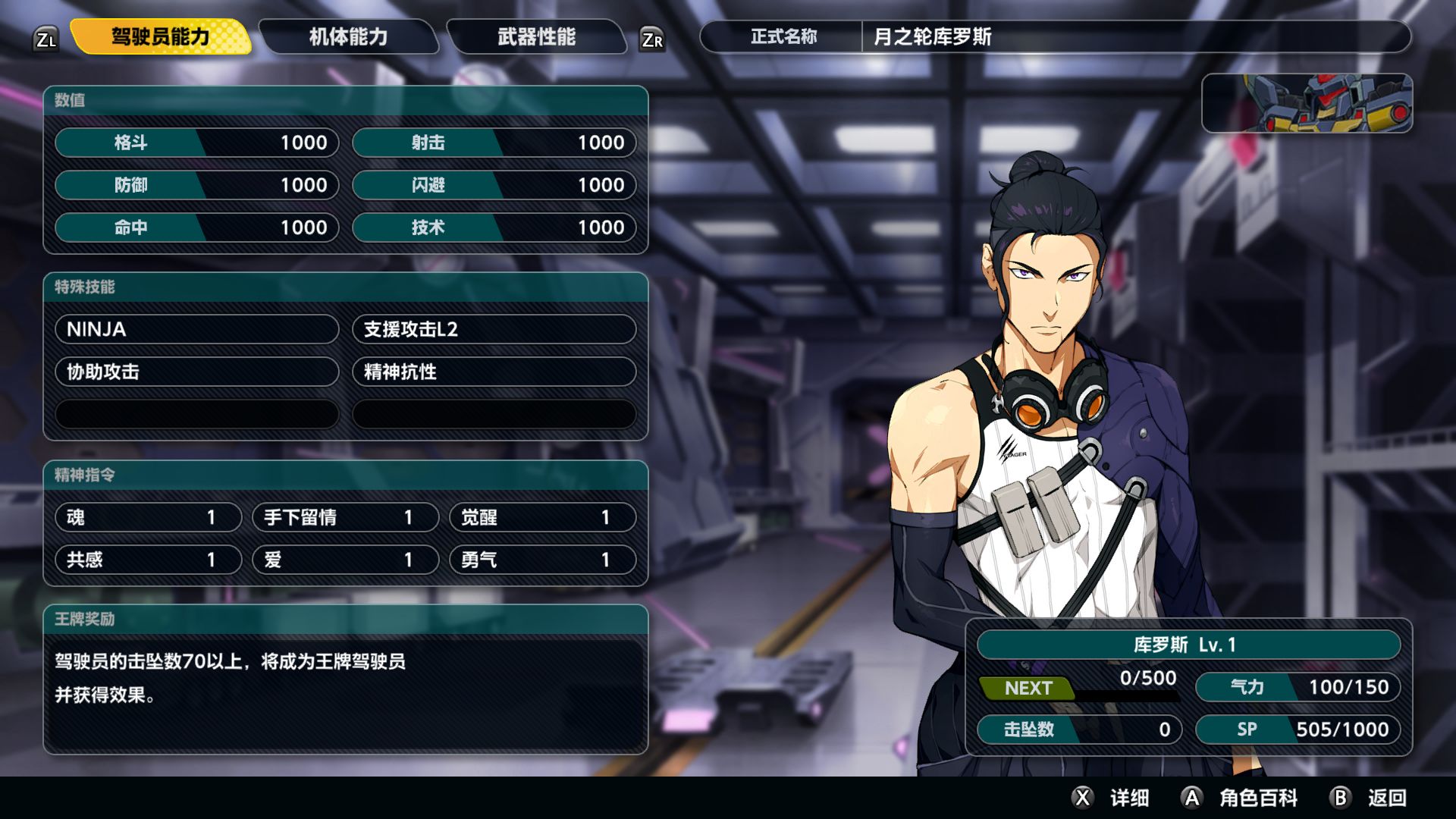Select the 爱 spirit command

(x=345, y=560)
